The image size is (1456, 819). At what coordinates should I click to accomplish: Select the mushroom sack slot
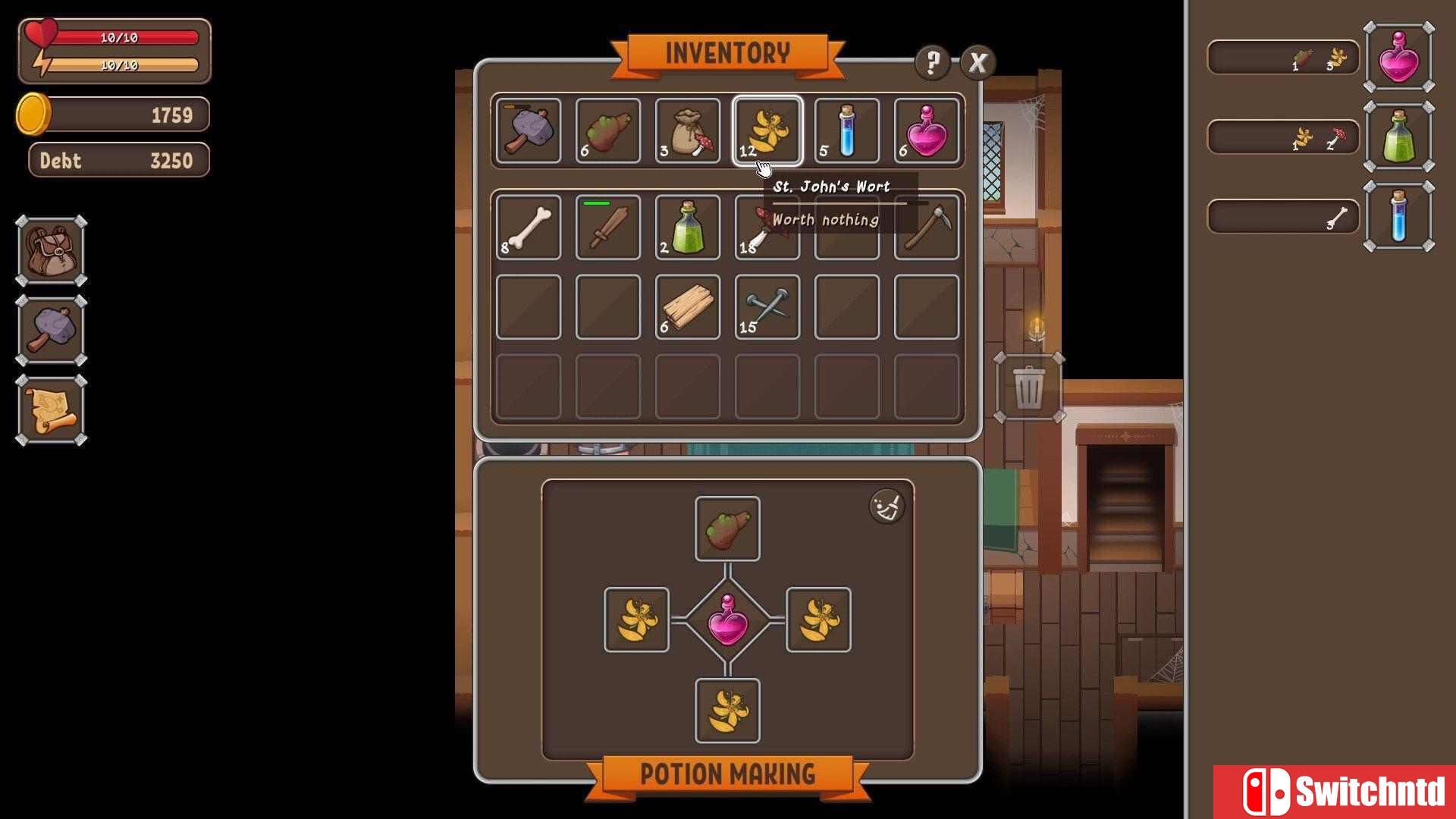click(688, 130)
